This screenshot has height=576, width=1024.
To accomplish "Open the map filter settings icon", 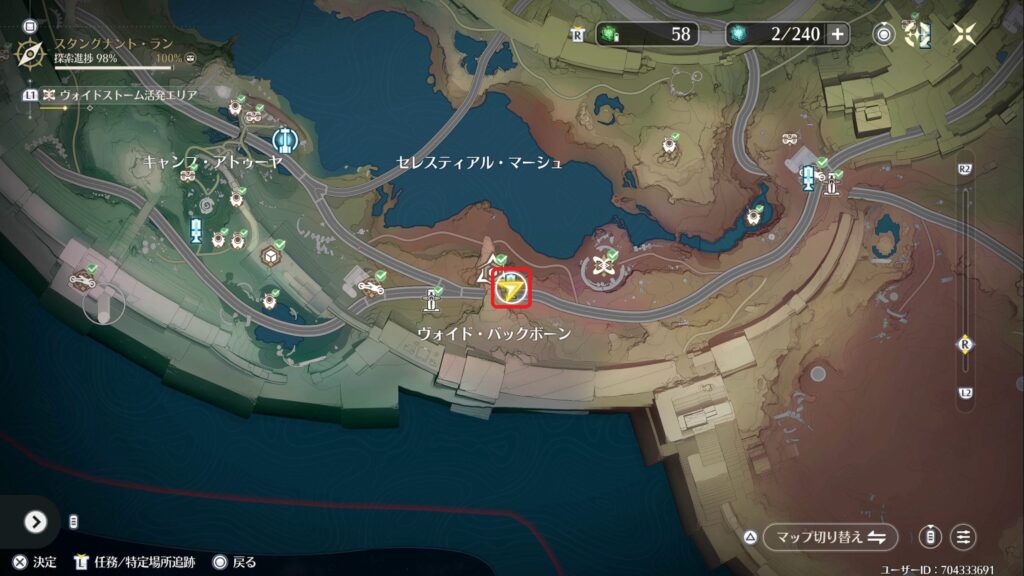I will [963, 537].
